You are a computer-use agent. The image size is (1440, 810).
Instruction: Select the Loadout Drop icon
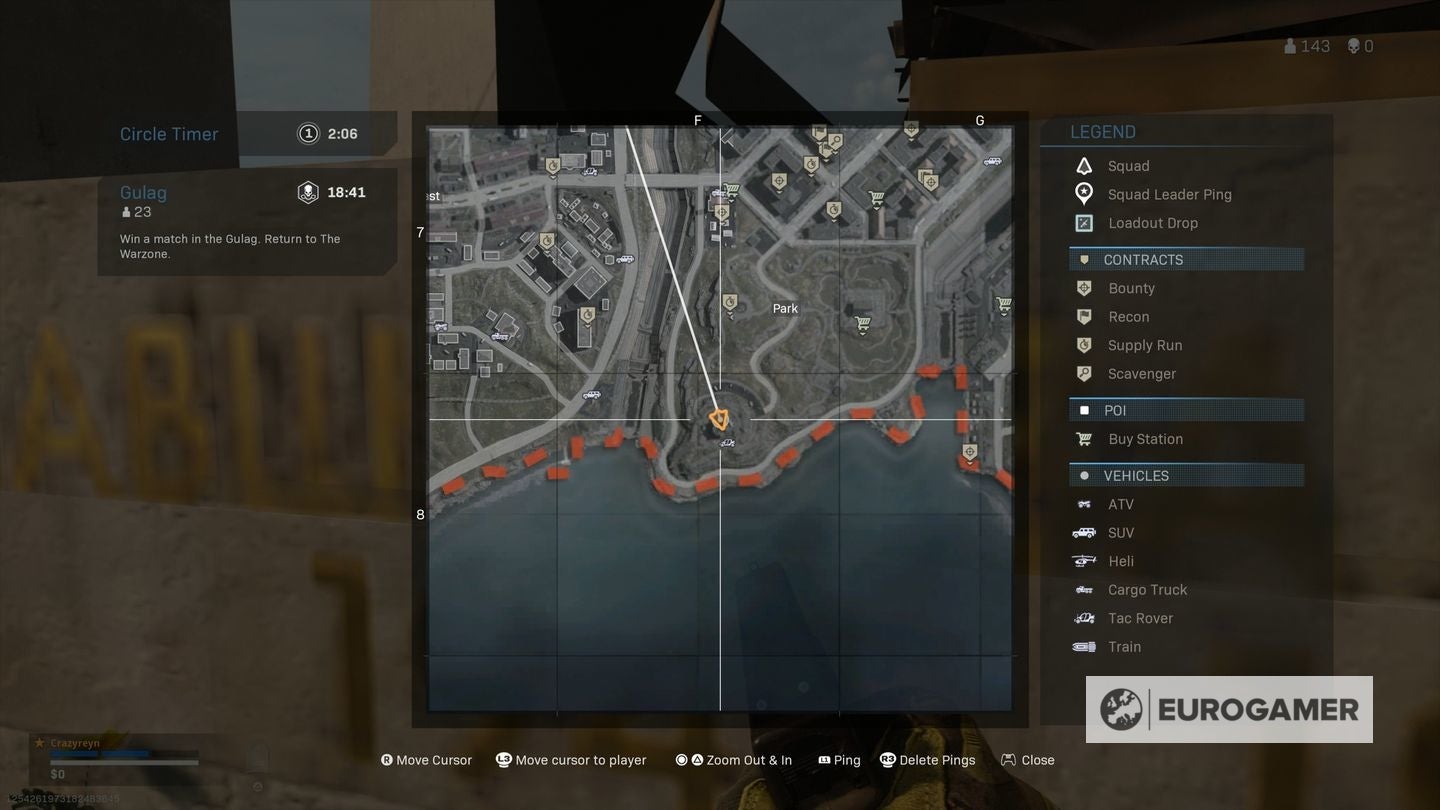[x=1084, y=222]
